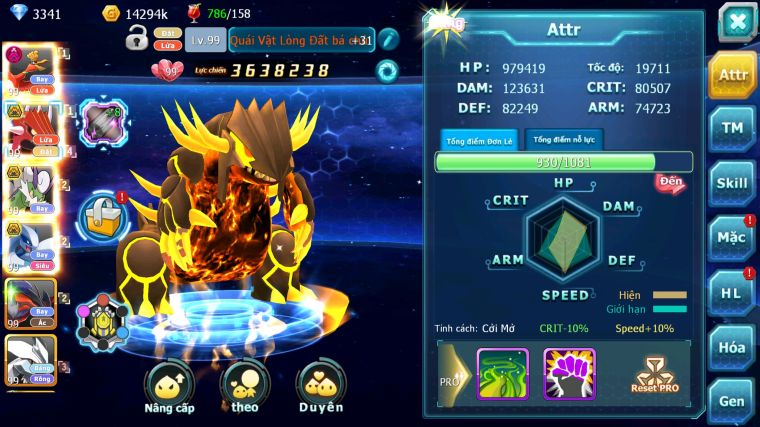760x427 pixels.
Task: Toggle the padlock icon beside the level
Action: tap(137, 39)
